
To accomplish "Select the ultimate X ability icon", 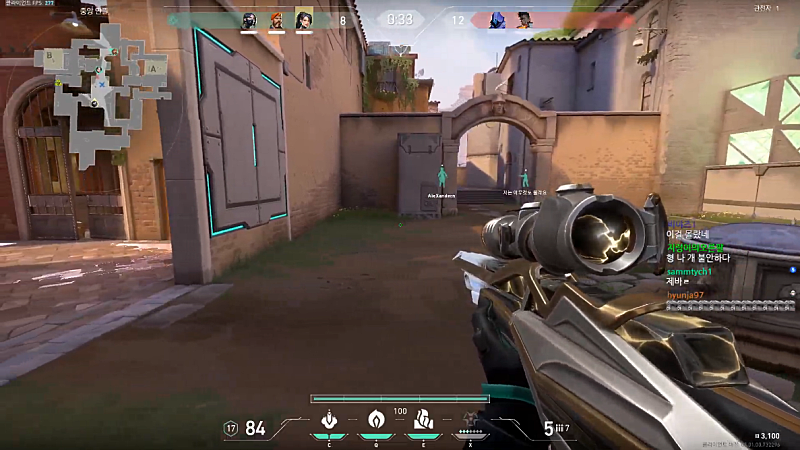I will coord(470,420).
